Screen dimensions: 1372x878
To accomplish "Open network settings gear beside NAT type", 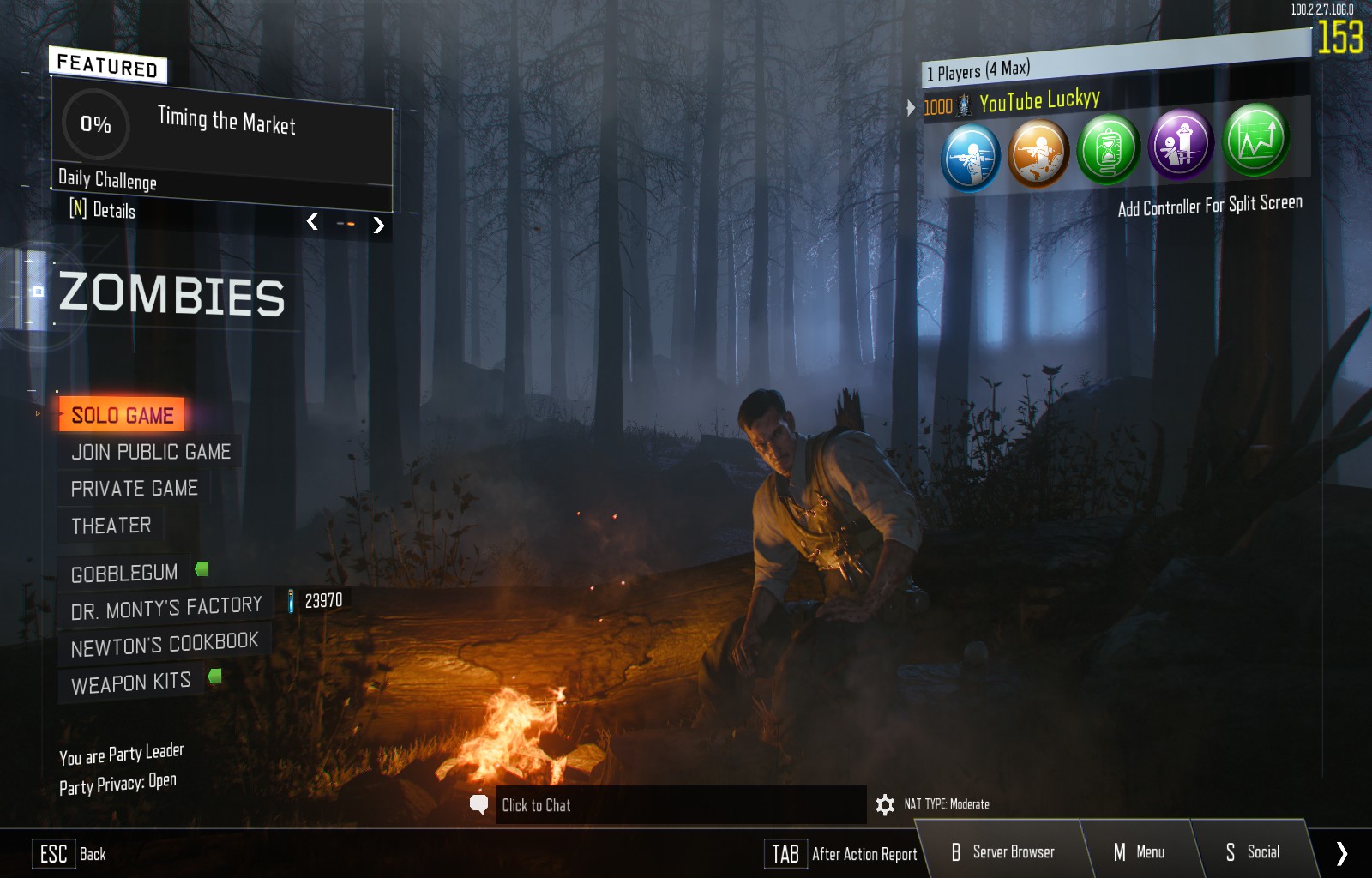I will pyautogui.click(x=885, y=804).
